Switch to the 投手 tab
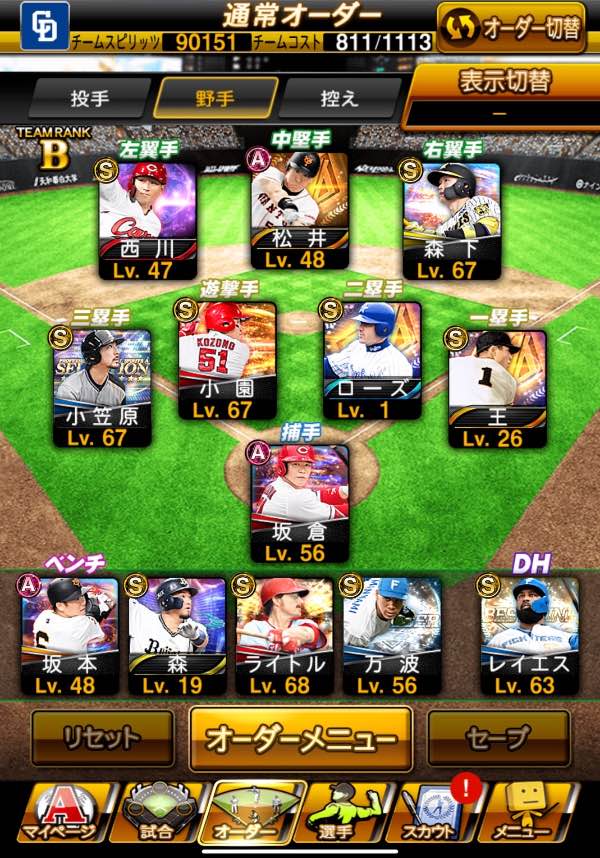This screenshot has width=600, height=858. click(89, 99)
